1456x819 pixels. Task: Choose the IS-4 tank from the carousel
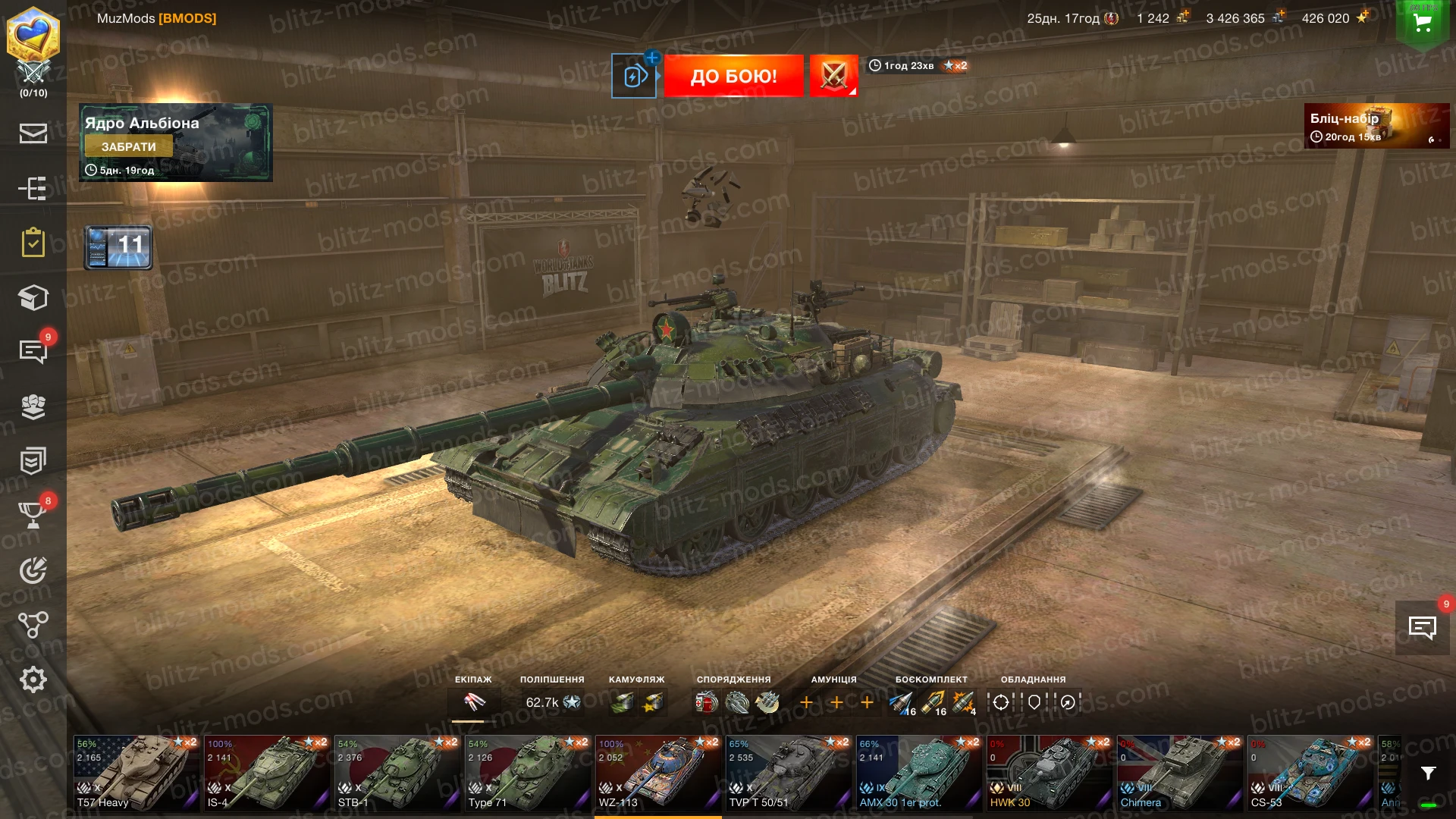267,773
